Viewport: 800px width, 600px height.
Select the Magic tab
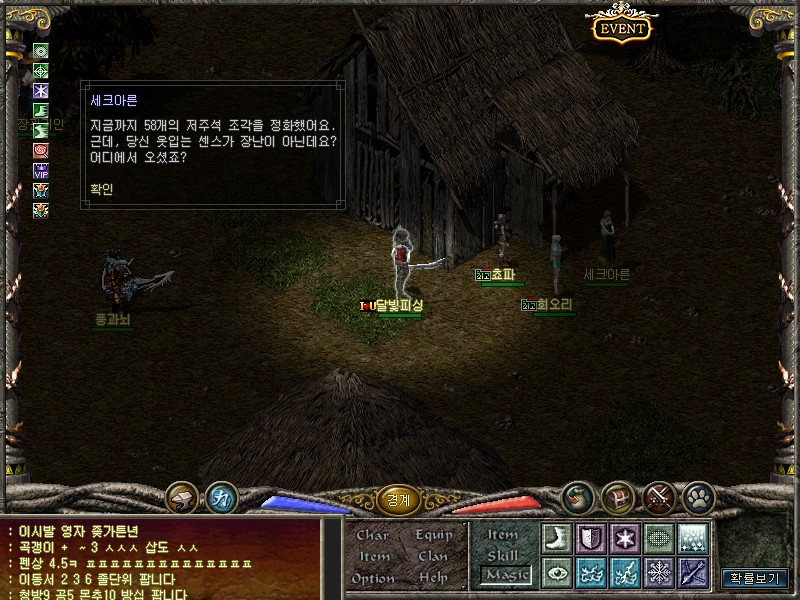click(503, 574)
